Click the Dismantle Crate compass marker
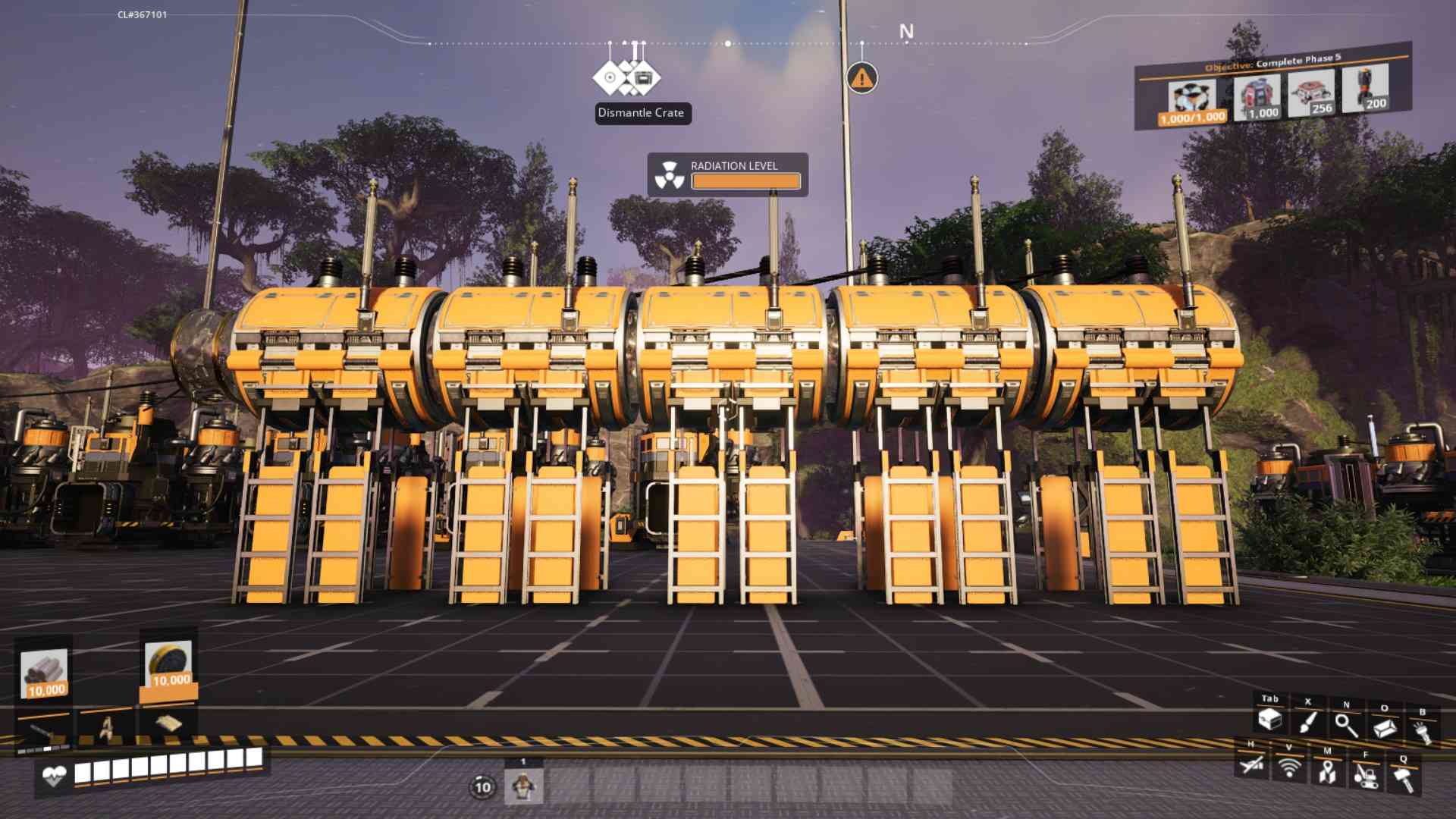Viewport: 1456px width, 819px height. [x=626, y=77]
